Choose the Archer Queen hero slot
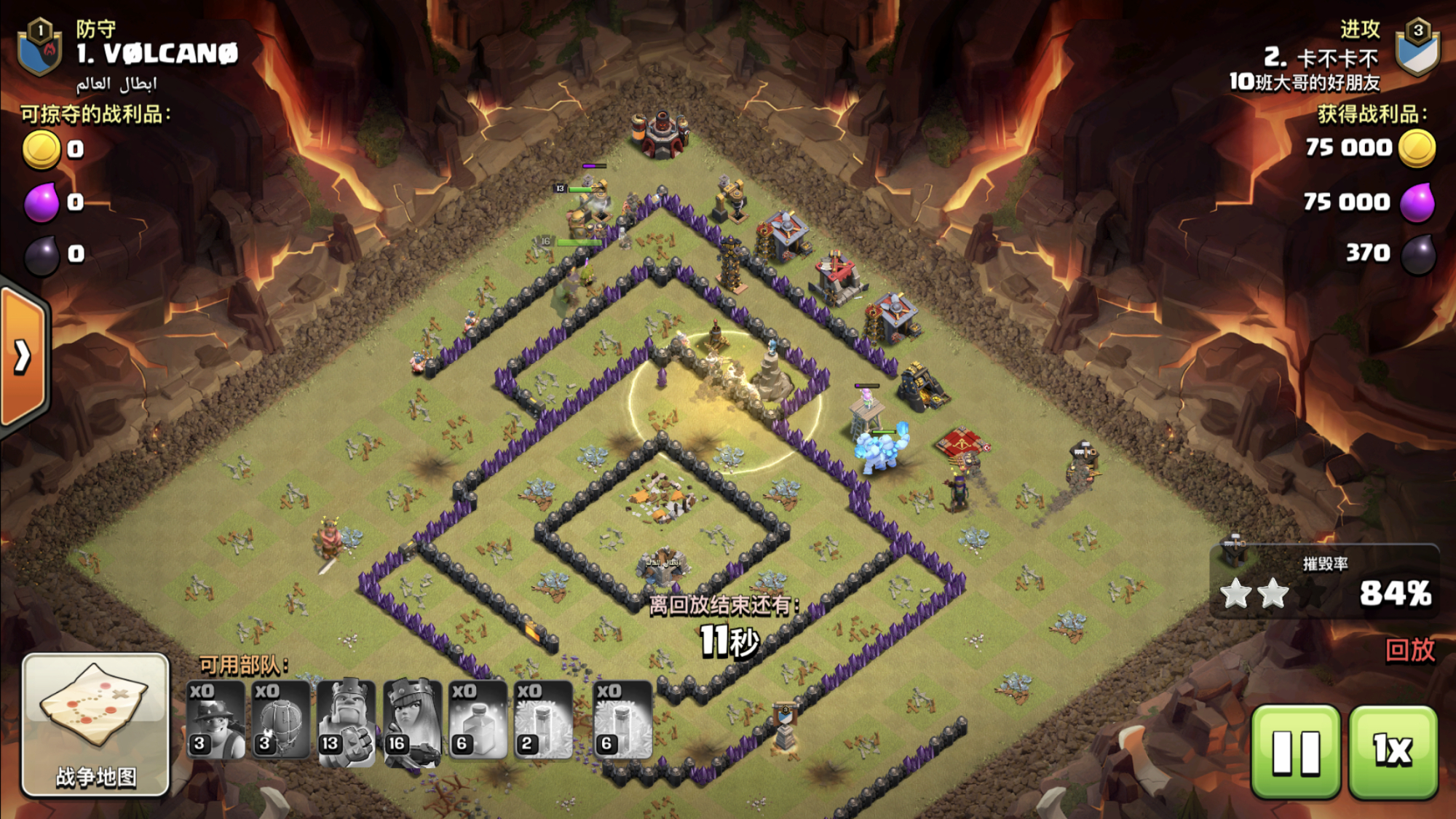This screenshot has width=1456, height=819. coord(412,720)
